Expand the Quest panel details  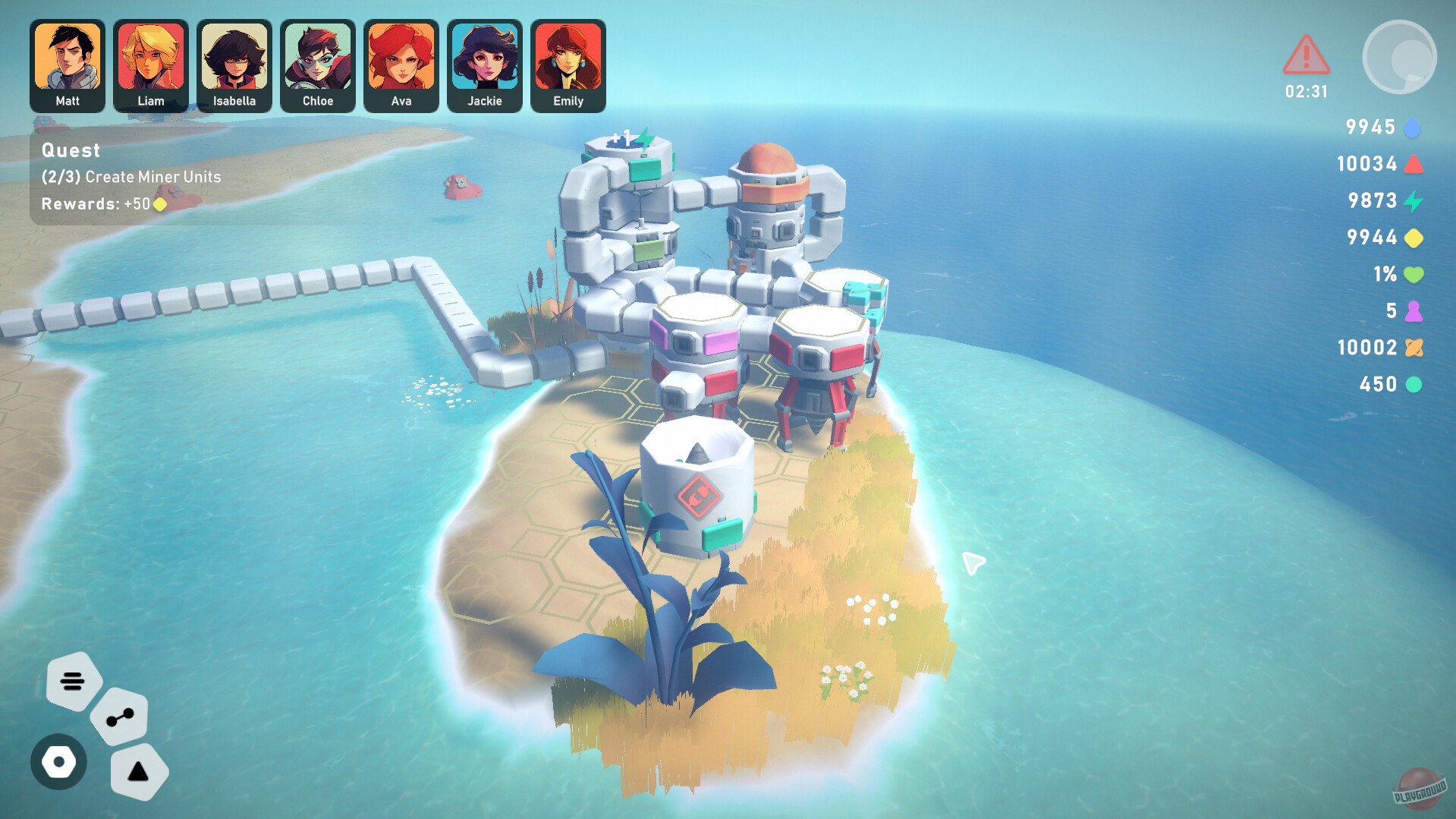click(71, 150)
